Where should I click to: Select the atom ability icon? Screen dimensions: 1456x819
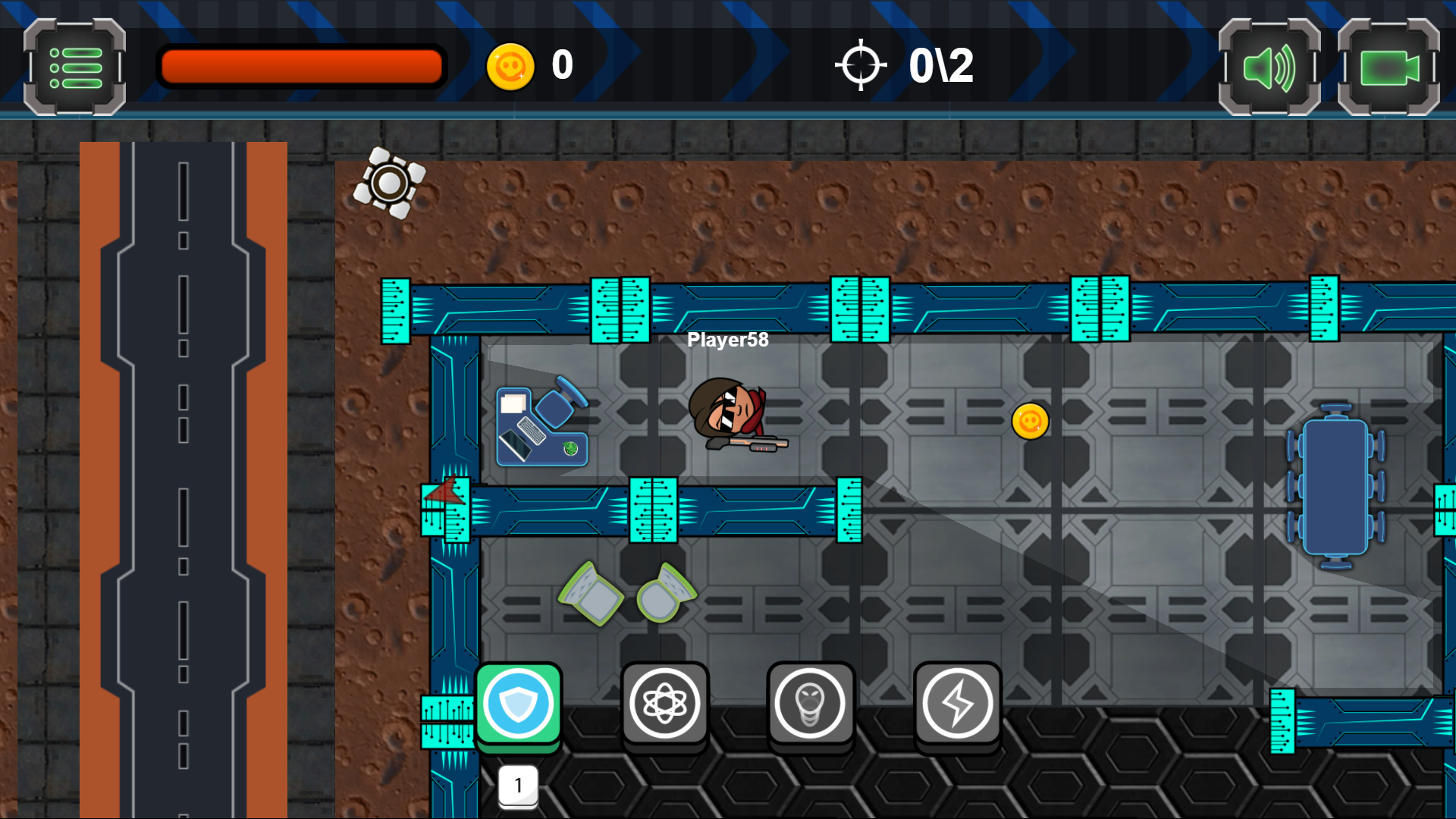(665, 703)
